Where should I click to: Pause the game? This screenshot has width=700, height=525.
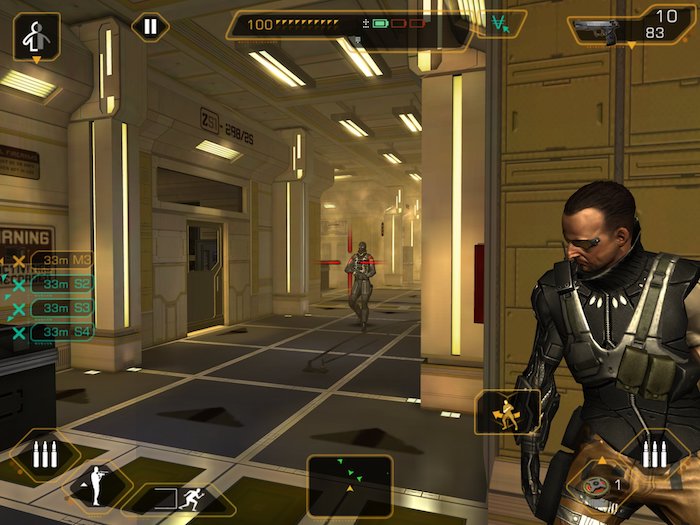pyautogui.click(x=150, y=26)
